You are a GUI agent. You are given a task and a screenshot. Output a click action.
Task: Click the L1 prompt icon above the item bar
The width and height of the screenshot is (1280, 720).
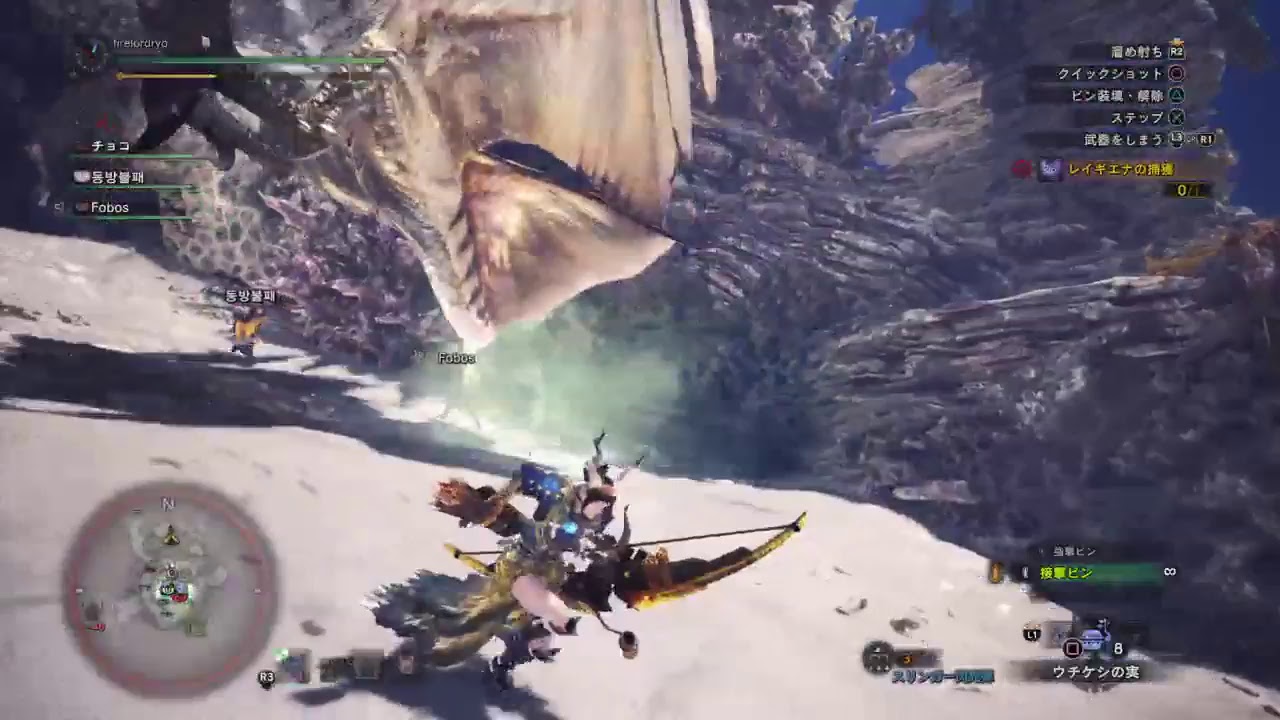pos(1031,634)
